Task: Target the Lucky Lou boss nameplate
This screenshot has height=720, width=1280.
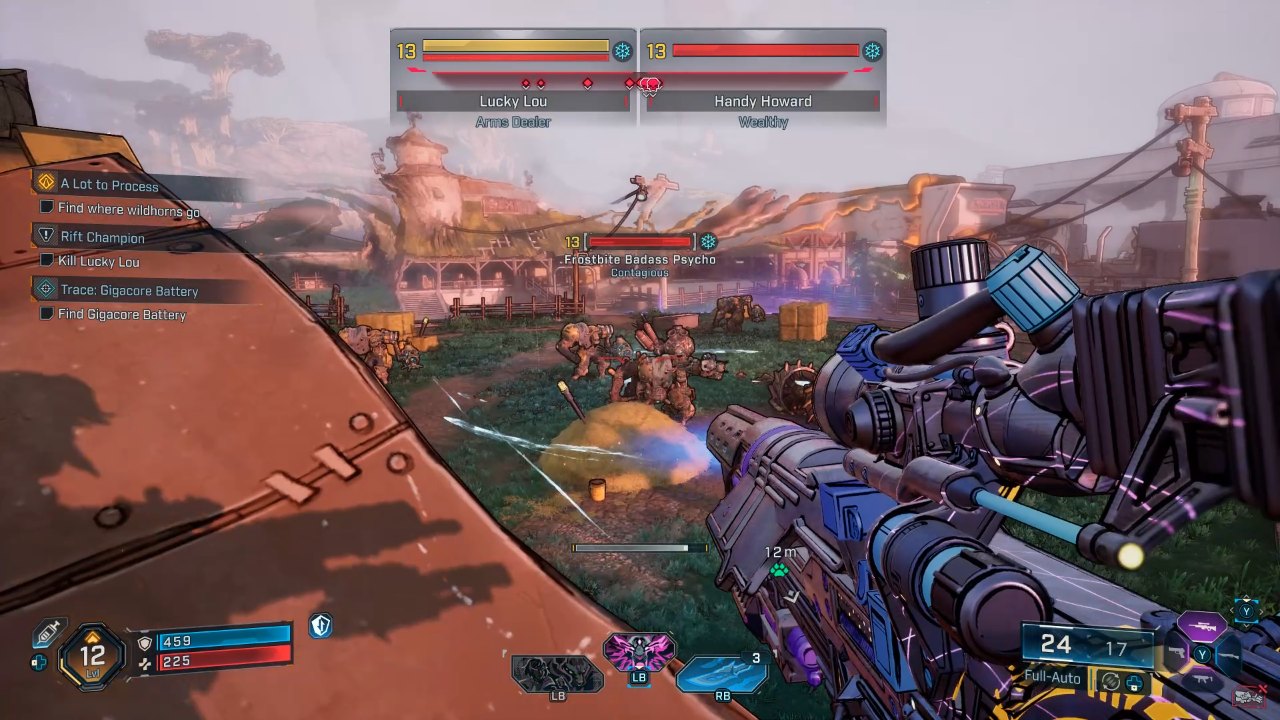Action: tap(512, 101)
